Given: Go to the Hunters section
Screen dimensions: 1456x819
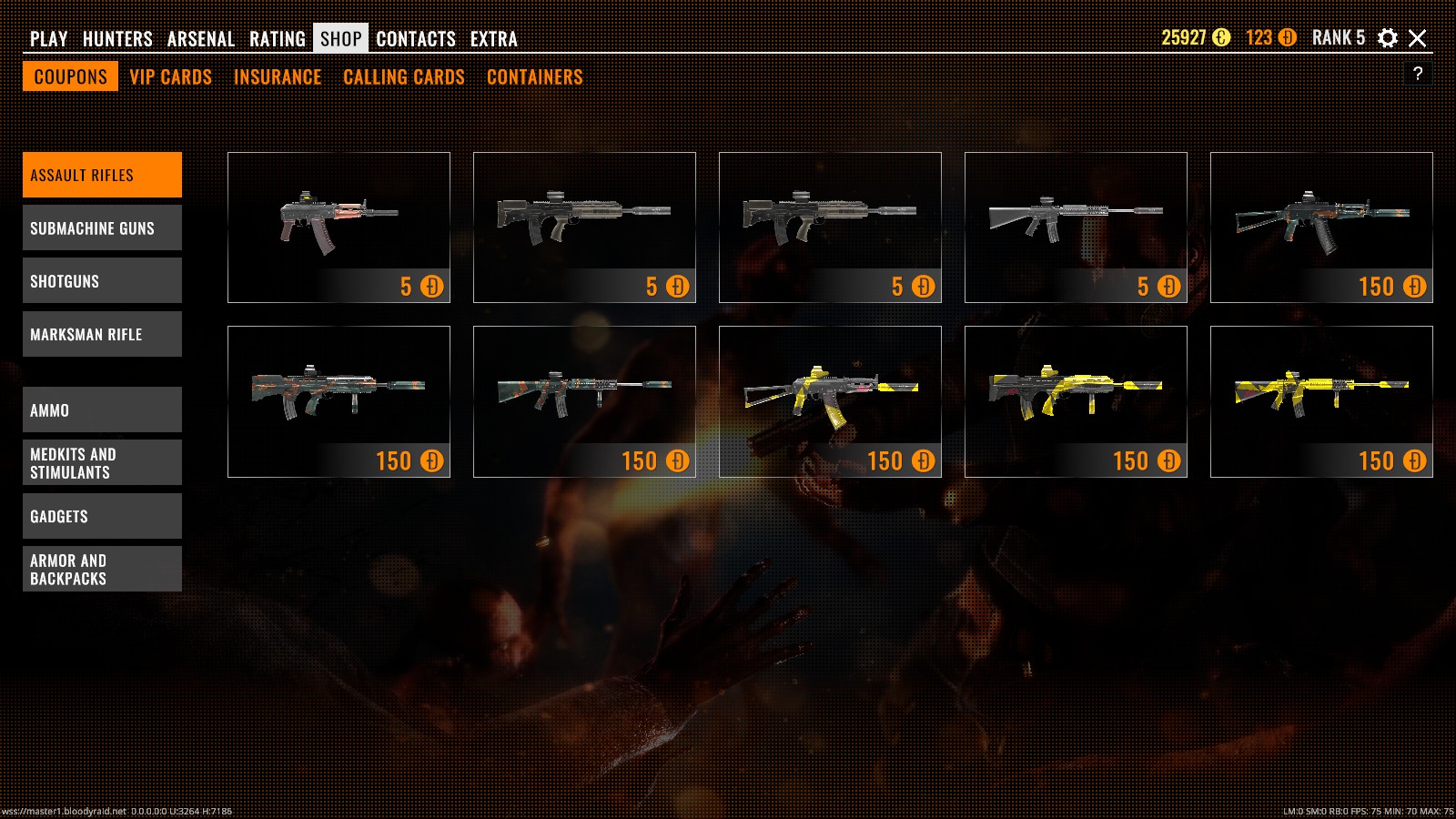Looking at the screenshot, I should [x=117, y=38].
